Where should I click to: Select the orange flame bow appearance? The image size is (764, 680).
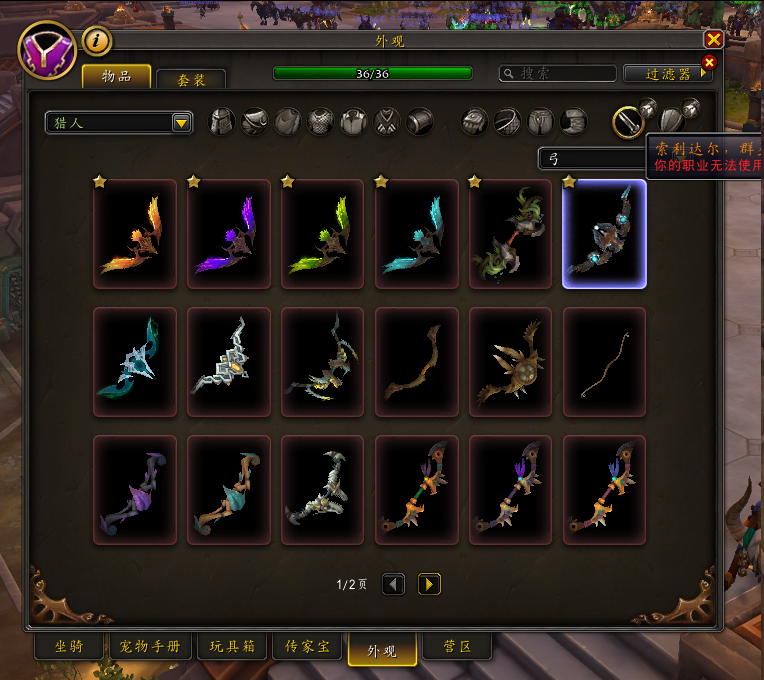135,234
